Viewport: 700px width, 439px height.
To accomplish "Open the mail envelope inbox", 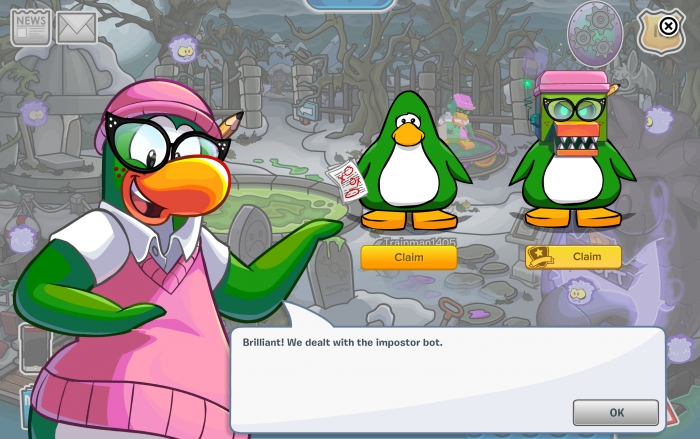I will [76, 28].
